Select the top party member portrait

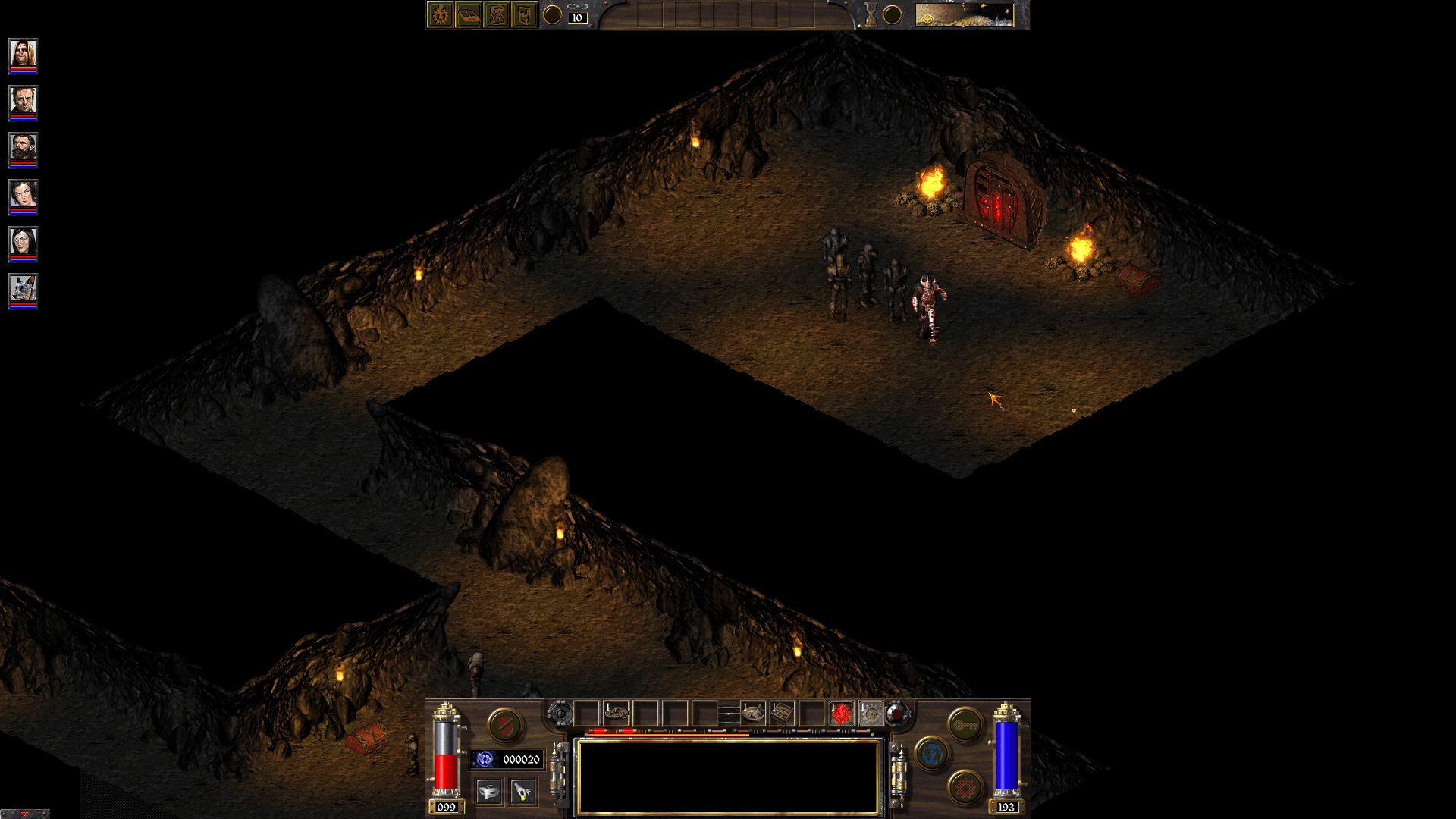22,53
